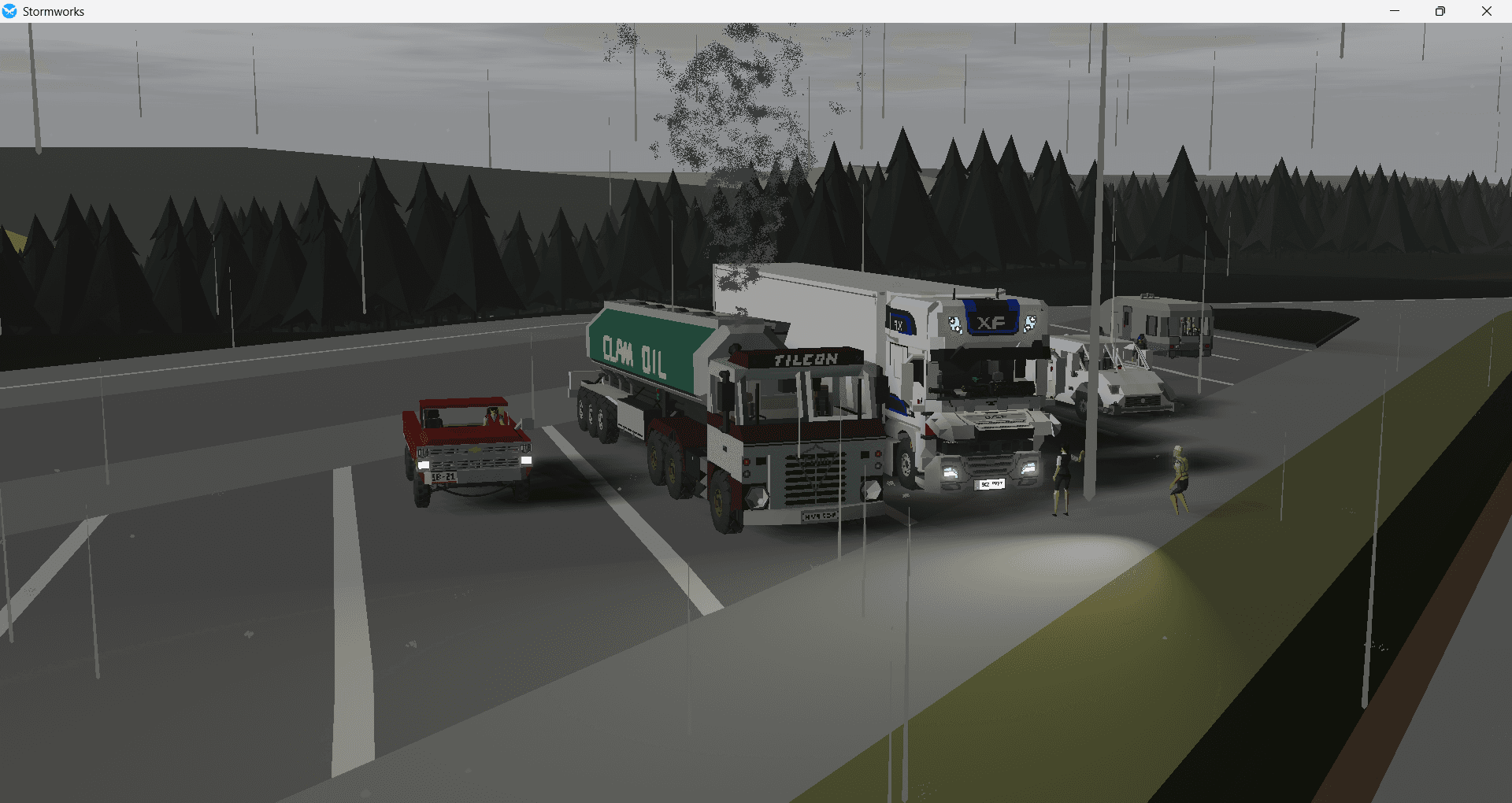Close the Stormworks window
Image resolution: width=1512 pixels, height=803 pixels.
[1487, 11]
